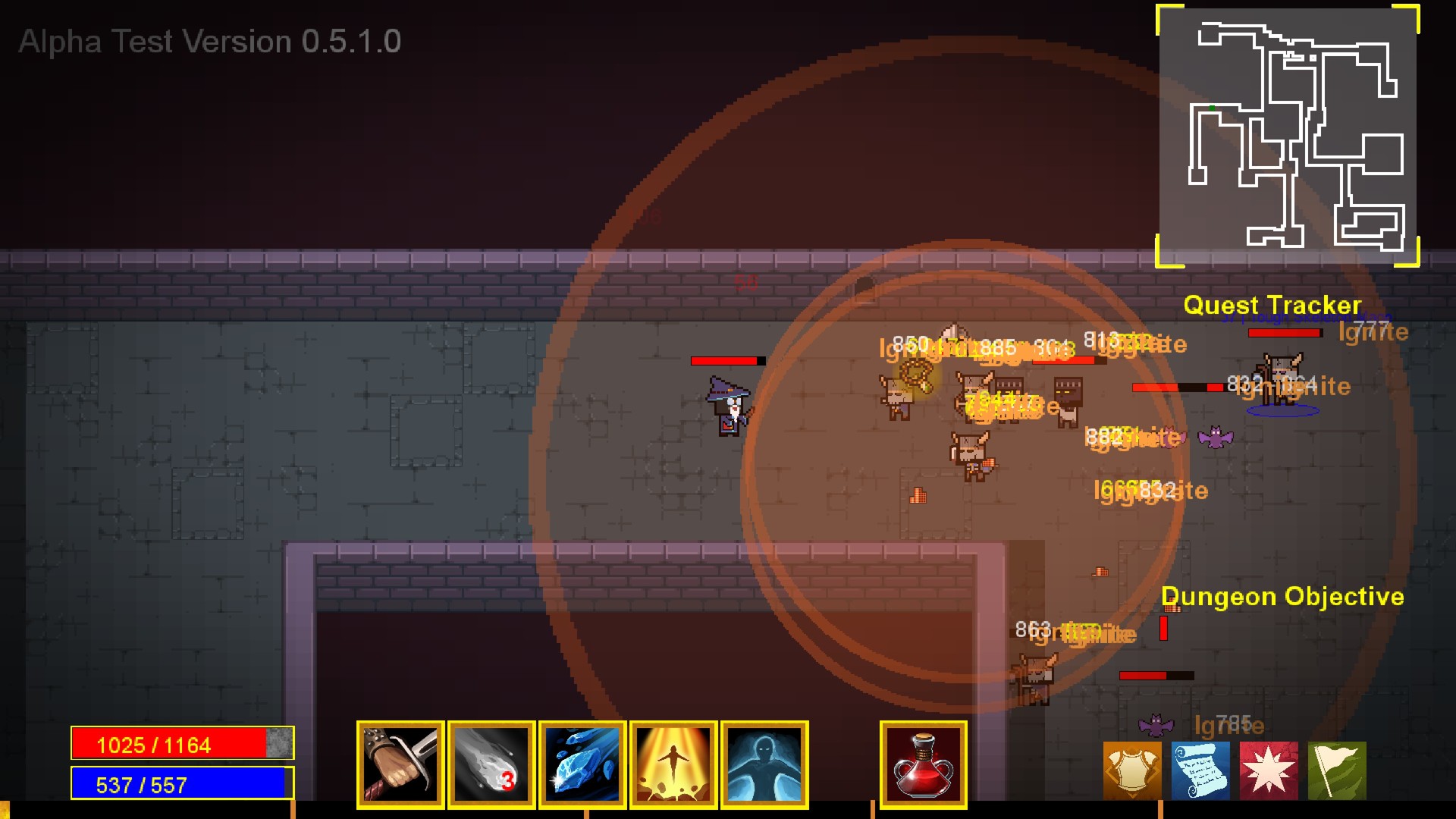Viewport: 1456px width, 819px height.
Task: Use the golden light resurrection skill
Action: (x=673, y=764)
